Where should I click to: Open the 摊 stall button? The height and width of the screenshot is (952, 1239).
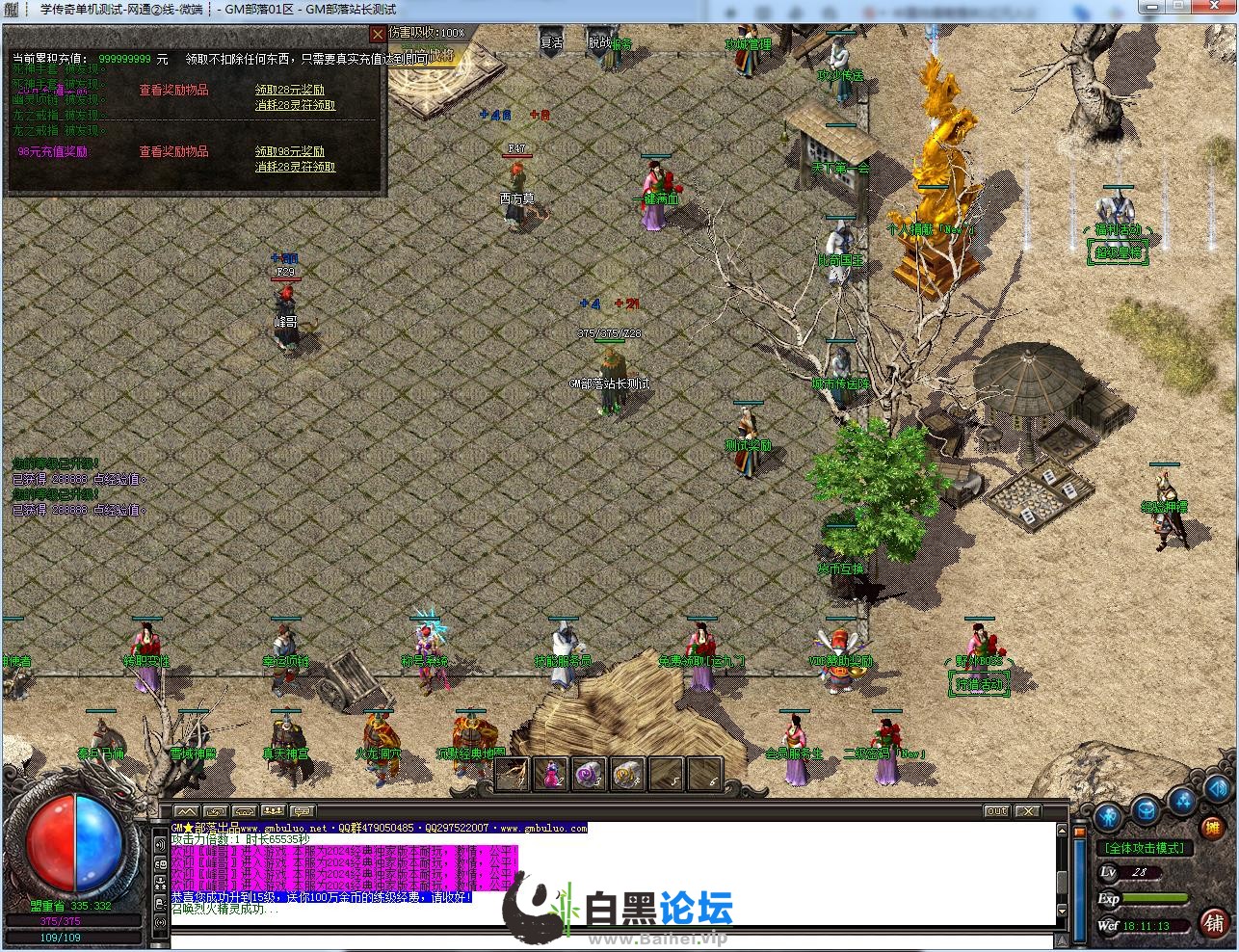point(1213,827)
